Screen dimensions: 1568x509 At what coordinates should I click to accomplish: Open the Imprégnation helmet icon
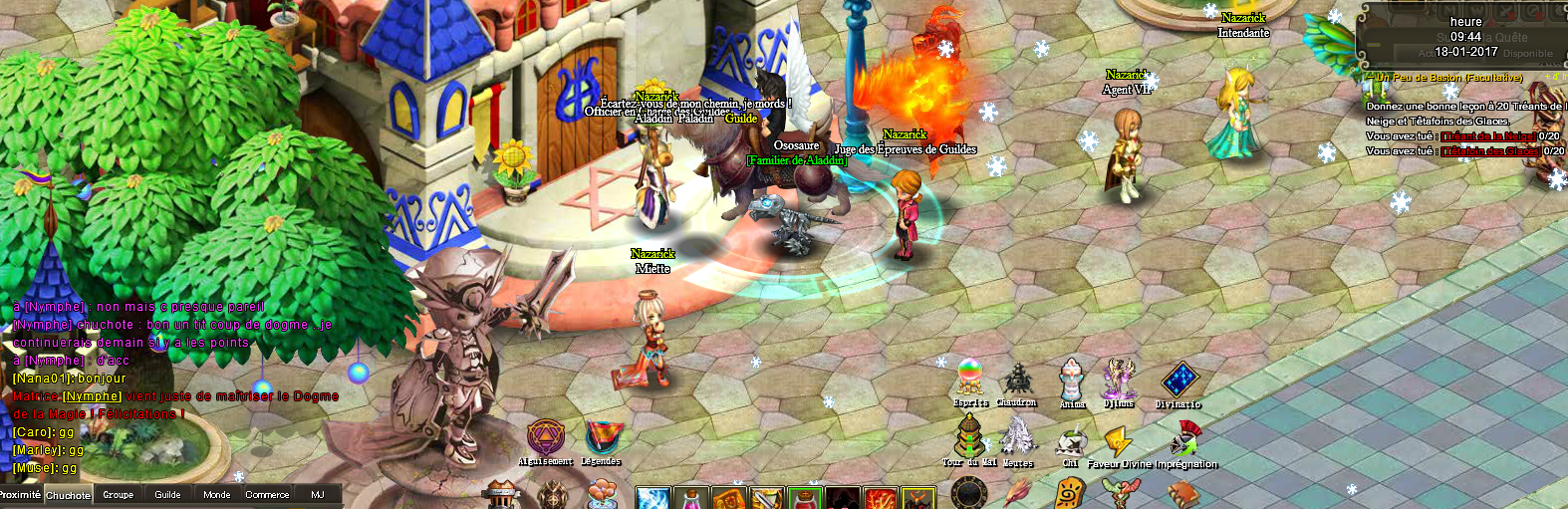1185,438
